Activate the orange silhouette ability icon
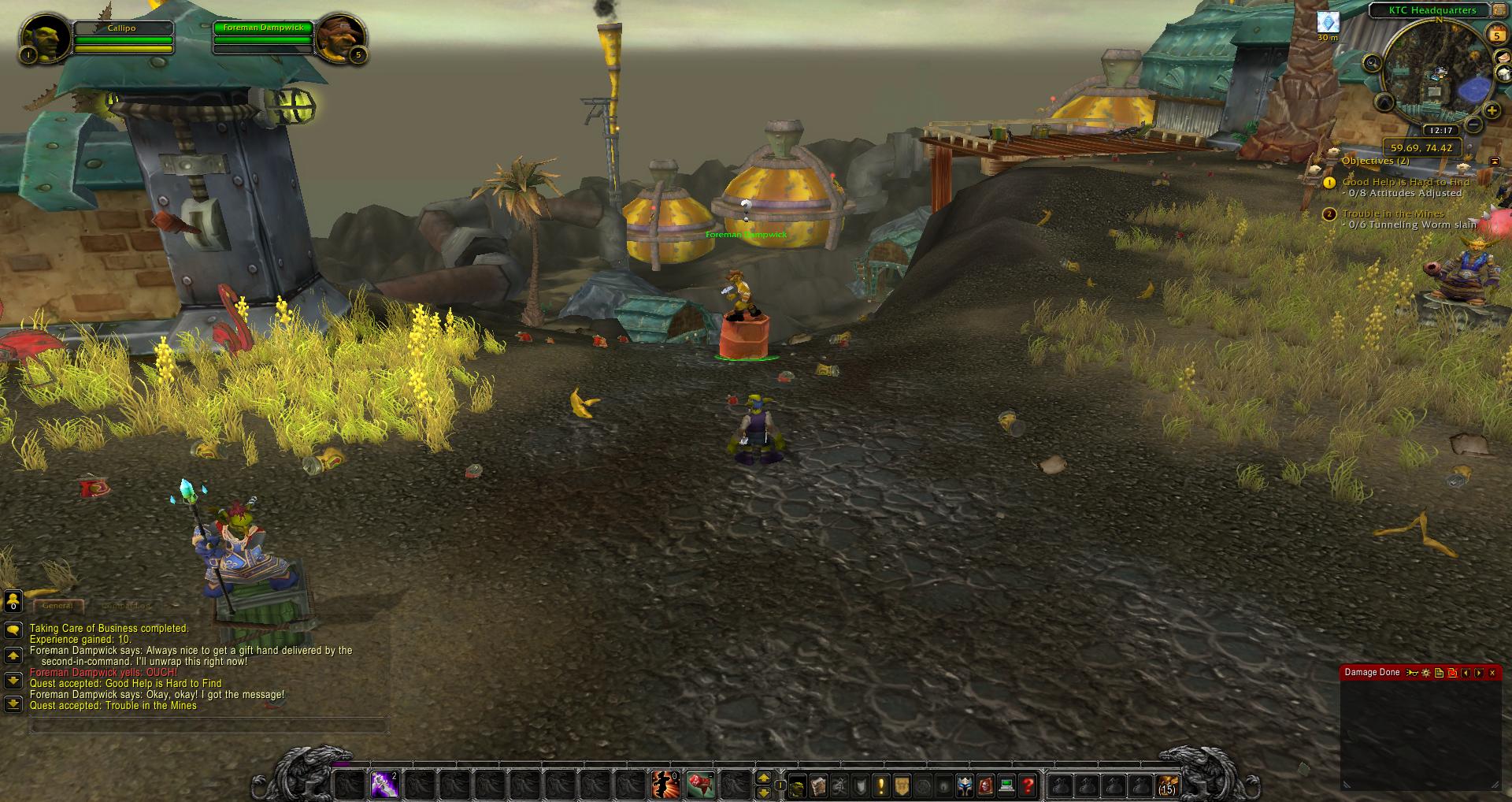The width and height of the screenshot is (1512, 802). [x=662, y=785]
